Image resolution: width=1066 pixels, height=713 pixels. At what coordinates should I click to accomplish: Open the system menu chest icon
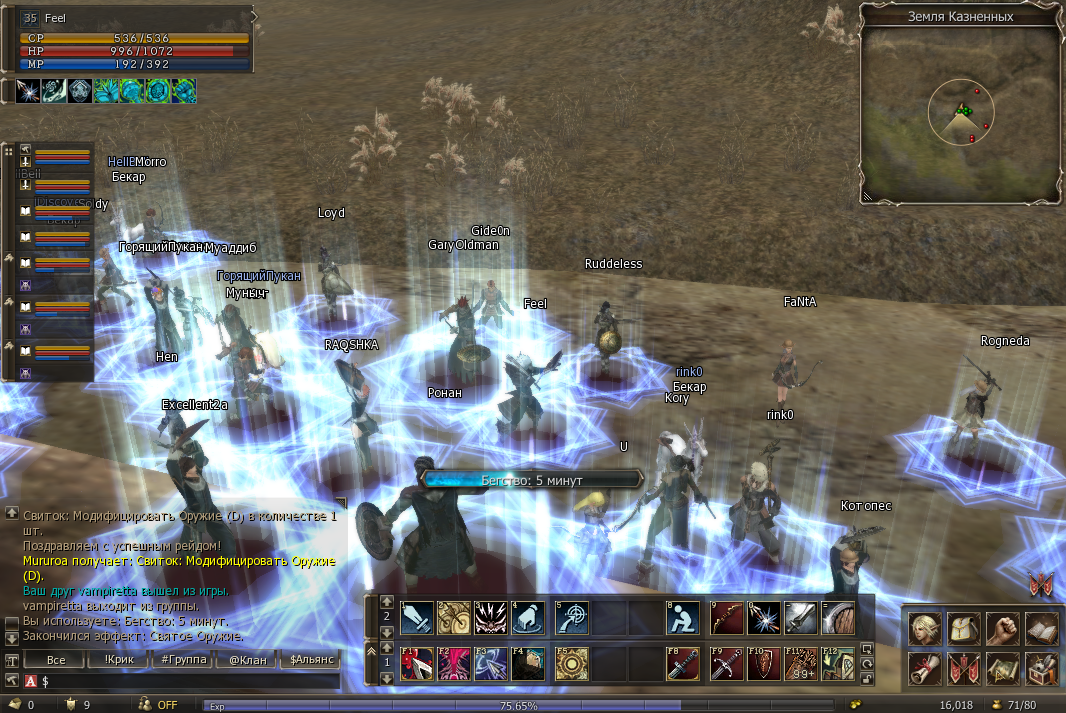pyautogui.click(x=1041, y=667)
